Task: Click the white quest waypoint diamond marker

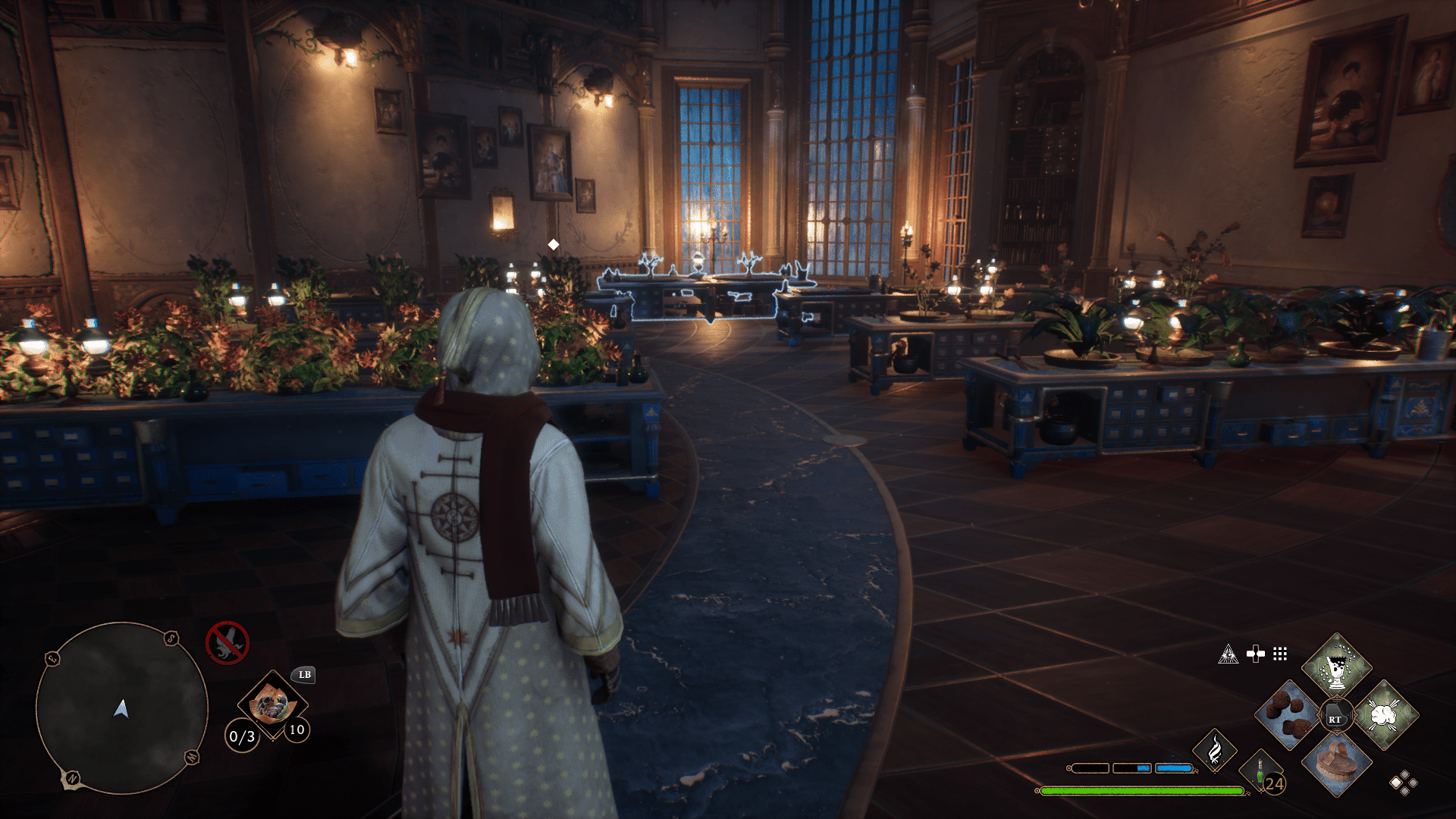Action: (x=553, y=244)
